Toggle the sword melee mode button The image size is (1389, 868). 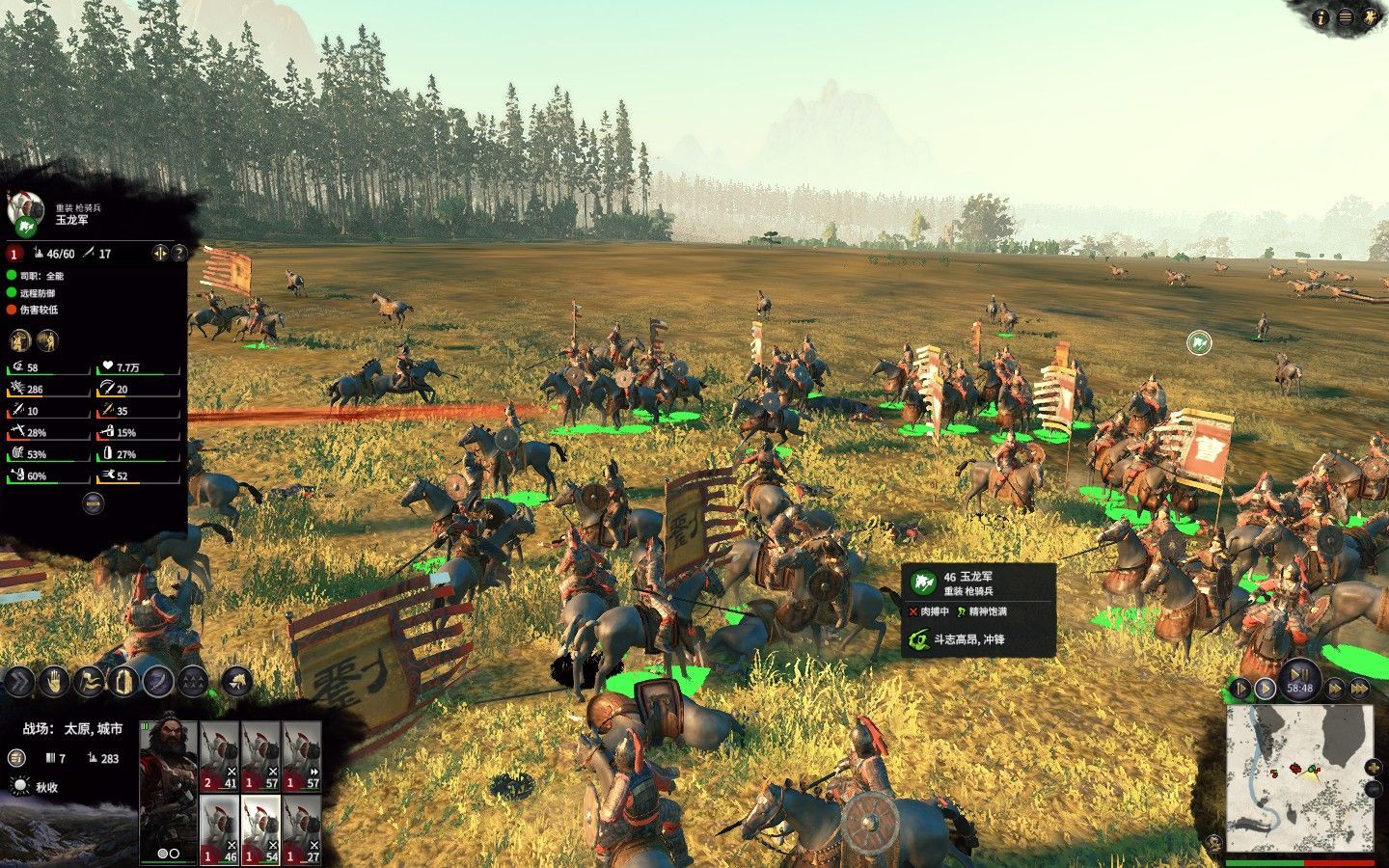click(x=158, y=682)
